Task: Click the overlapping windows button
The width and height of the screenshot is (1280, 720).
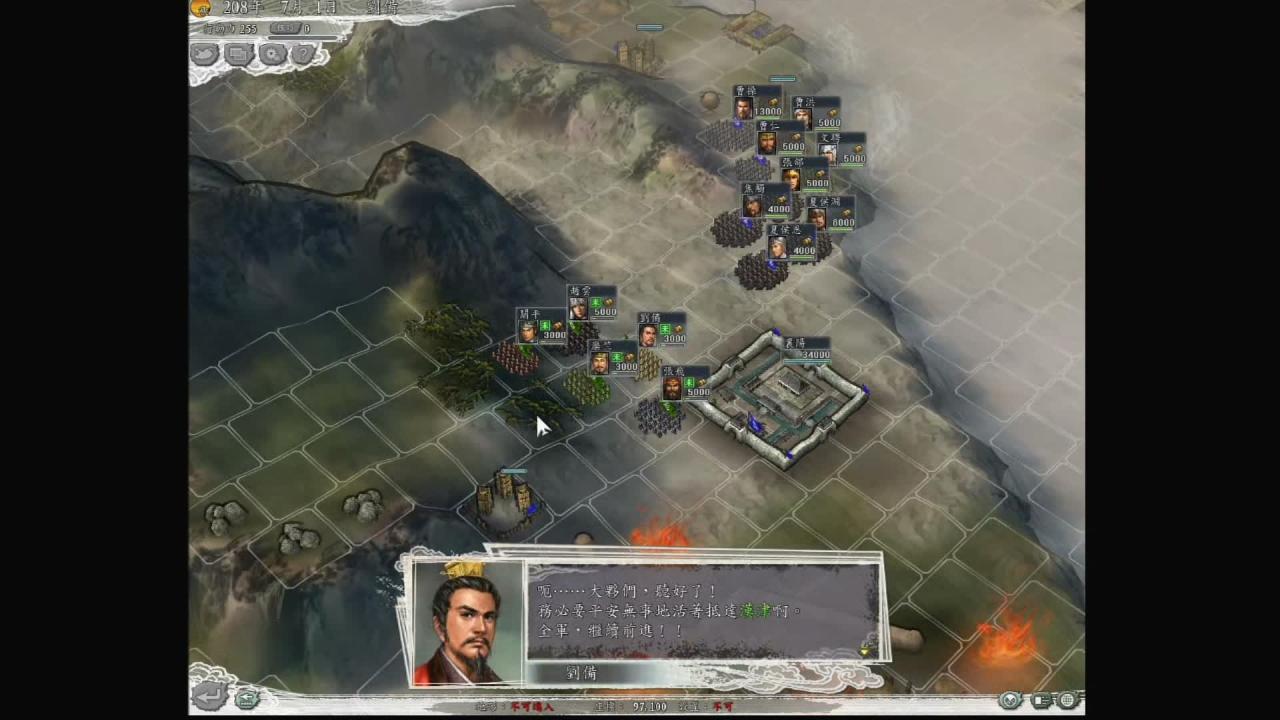Action: pyautogui.click(x=239, y=54)
